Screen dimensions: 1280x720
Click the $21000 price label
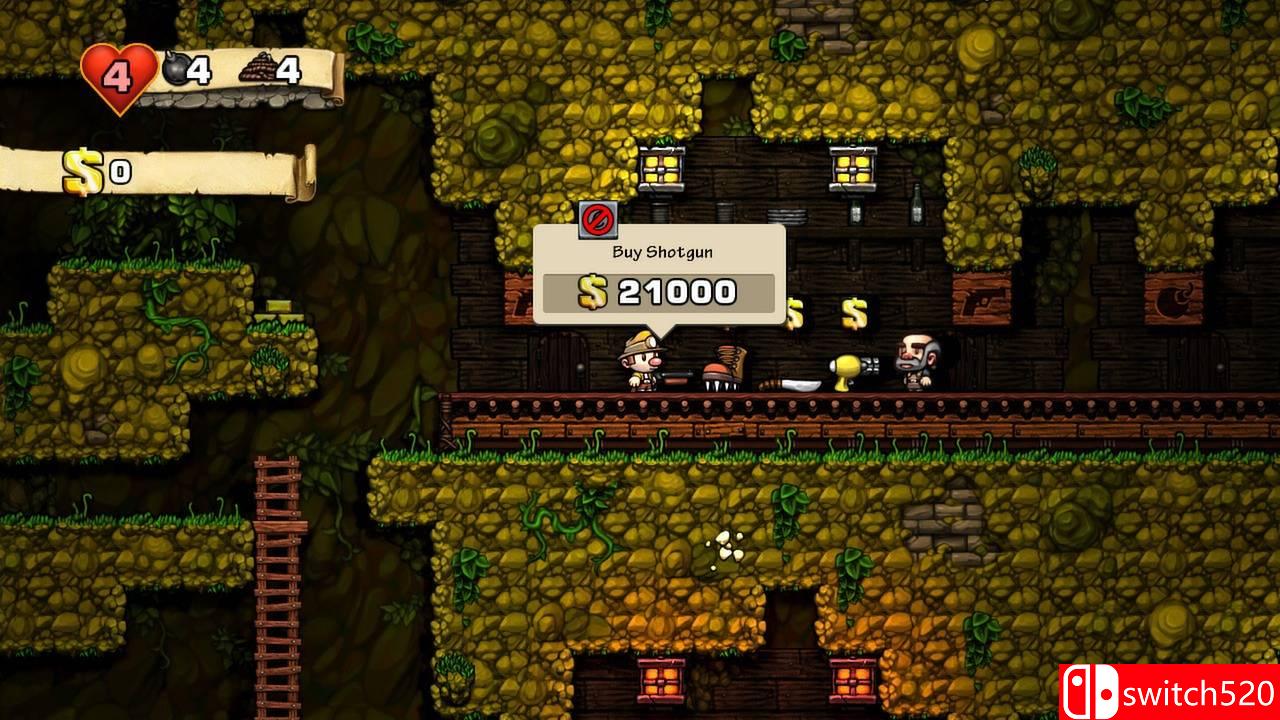pyautogui.click(x=660, y=292)
